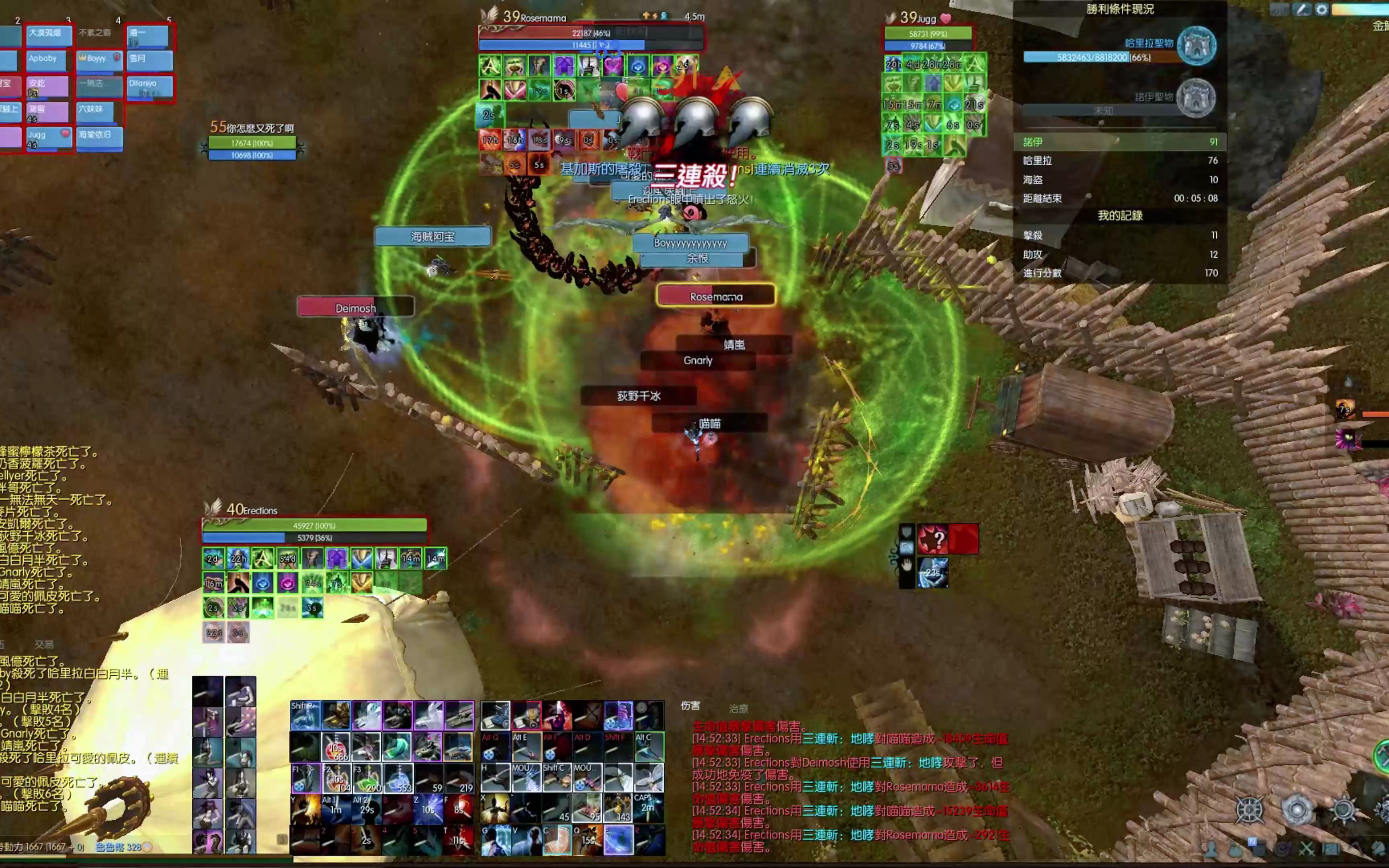Target Ditaniya from the raid list
Image resolution: width=1389 pixels, height=868 pixels.
pyautogui.click(x=149, y=85)
